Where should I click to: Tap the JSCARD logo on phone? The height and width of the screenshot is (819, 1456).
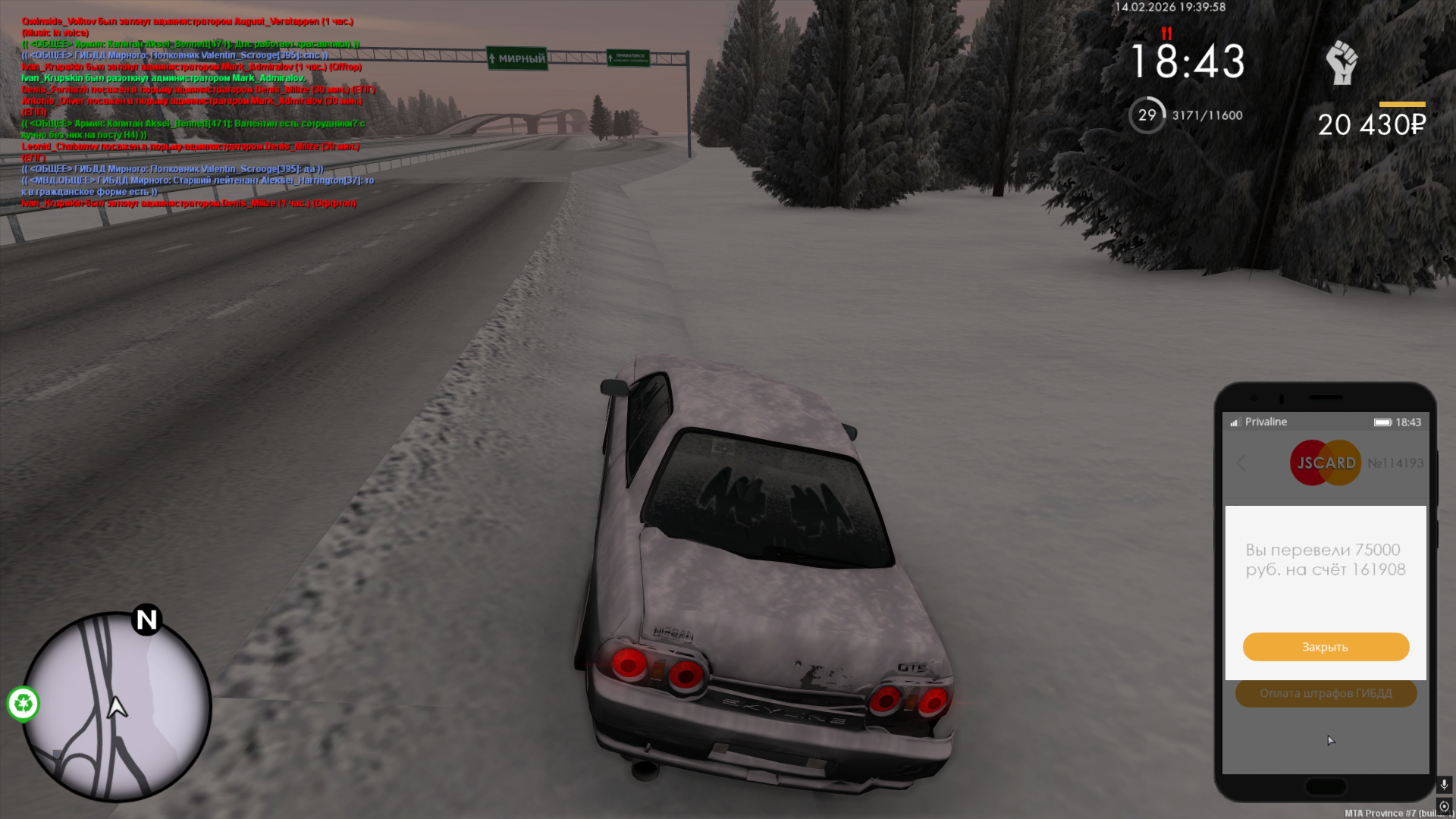pyautogui.click(x=1326, y=463)
